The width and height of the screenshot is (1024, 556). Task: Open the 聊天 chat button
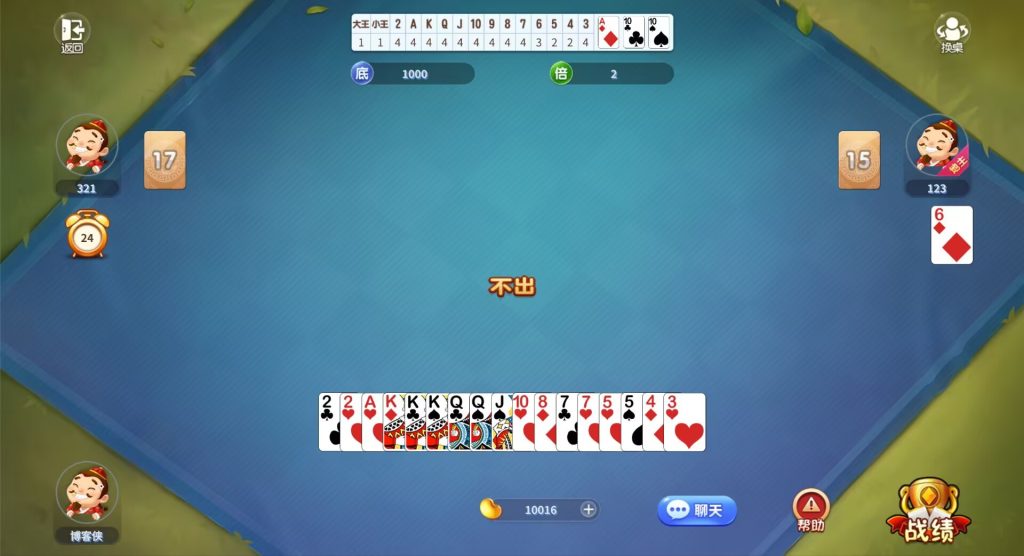(x=697, y=510)
